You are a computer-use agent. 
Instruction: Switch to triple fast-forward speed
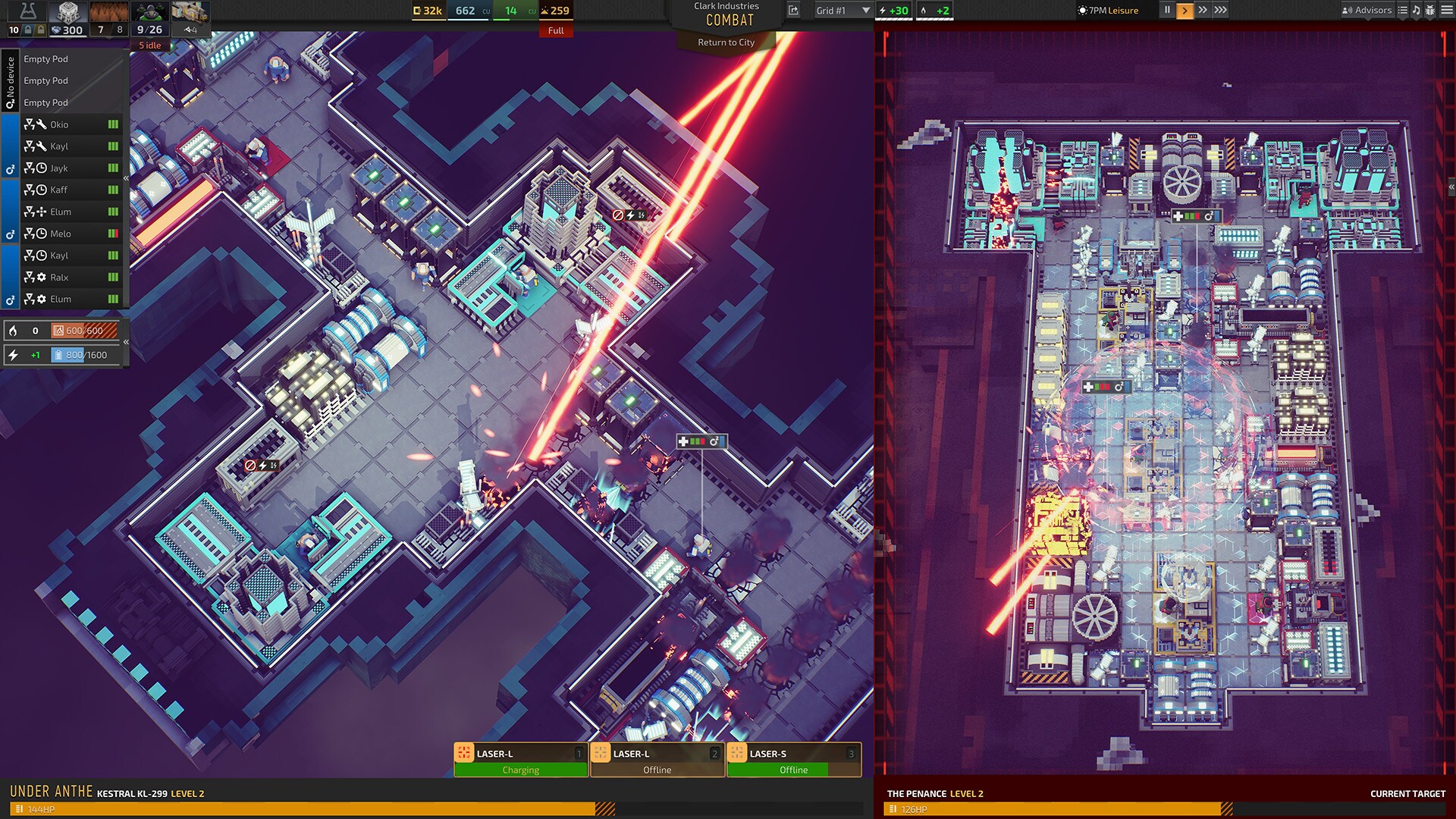pos(1220,11)
